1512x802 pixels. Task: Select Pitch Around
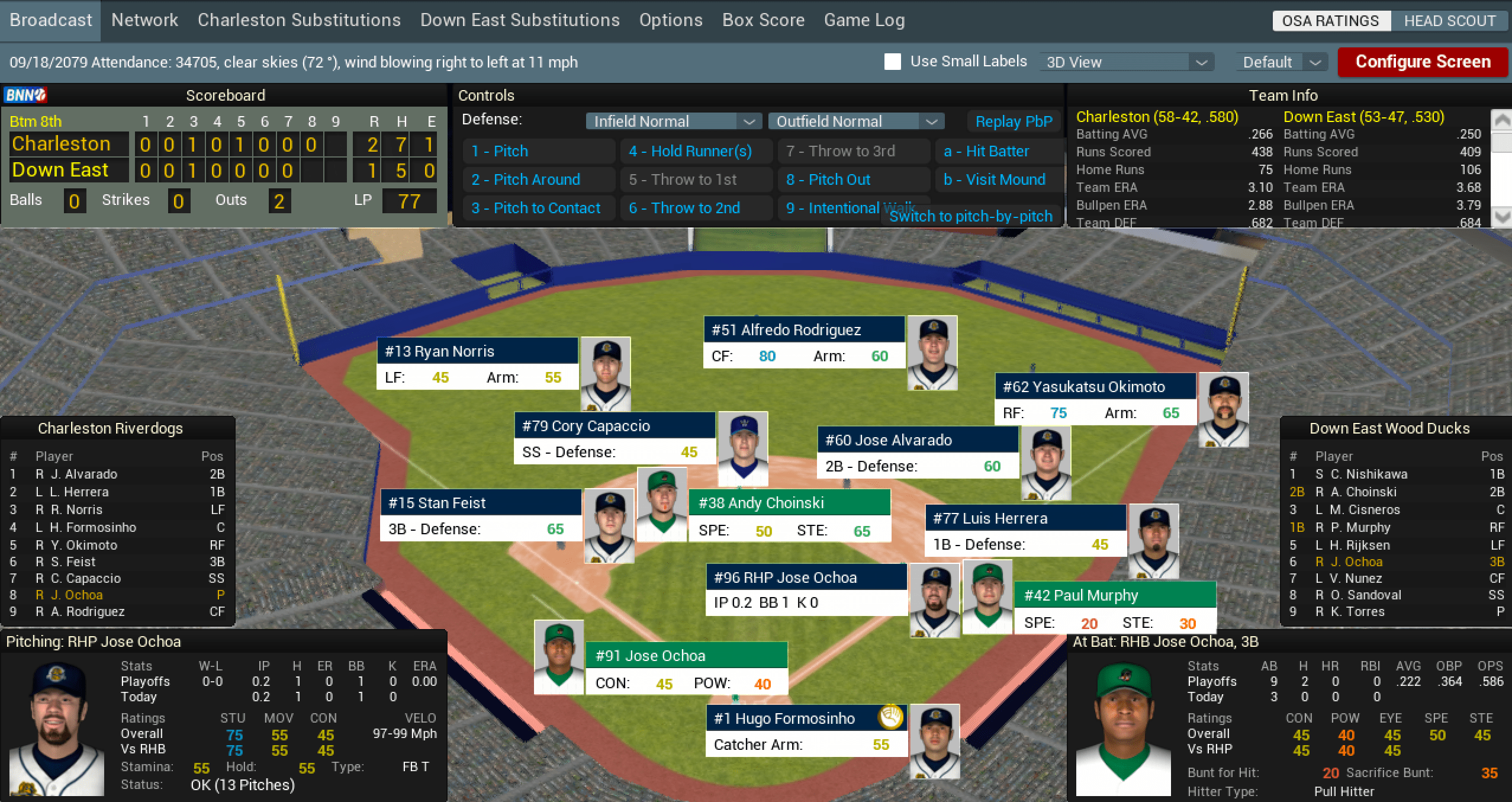(526, 179)
